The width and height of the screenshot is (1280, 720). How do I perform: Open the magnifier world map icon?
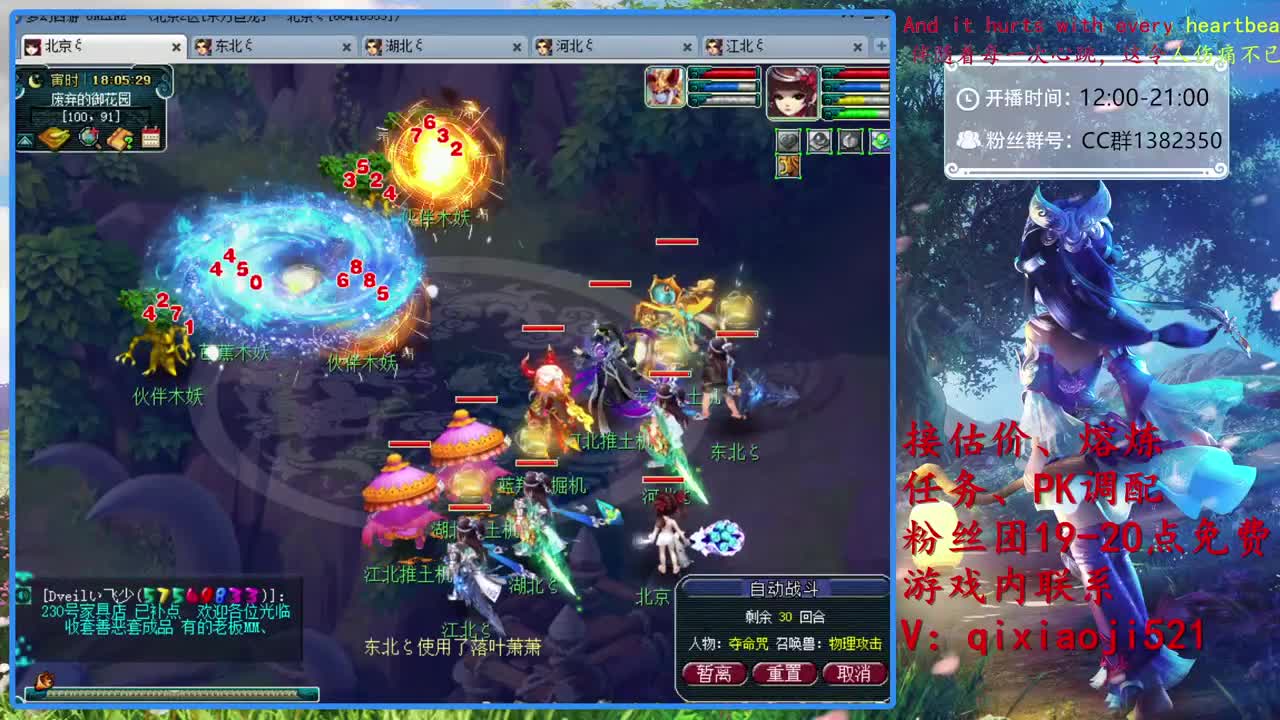89,137
